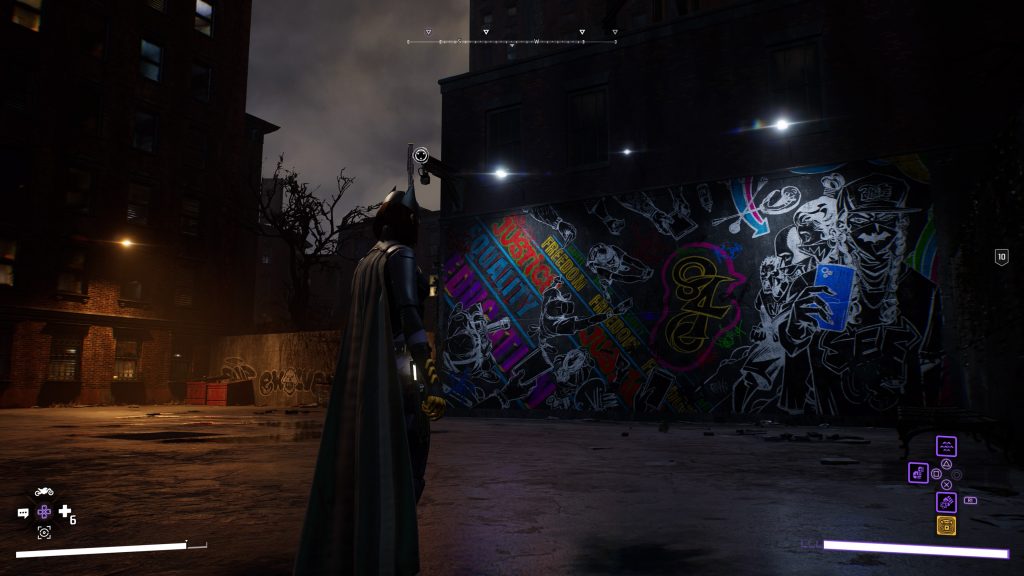Click the compass bar's W heading
1024x576 pixels.
pyautogui.click(x=536, y=41)
